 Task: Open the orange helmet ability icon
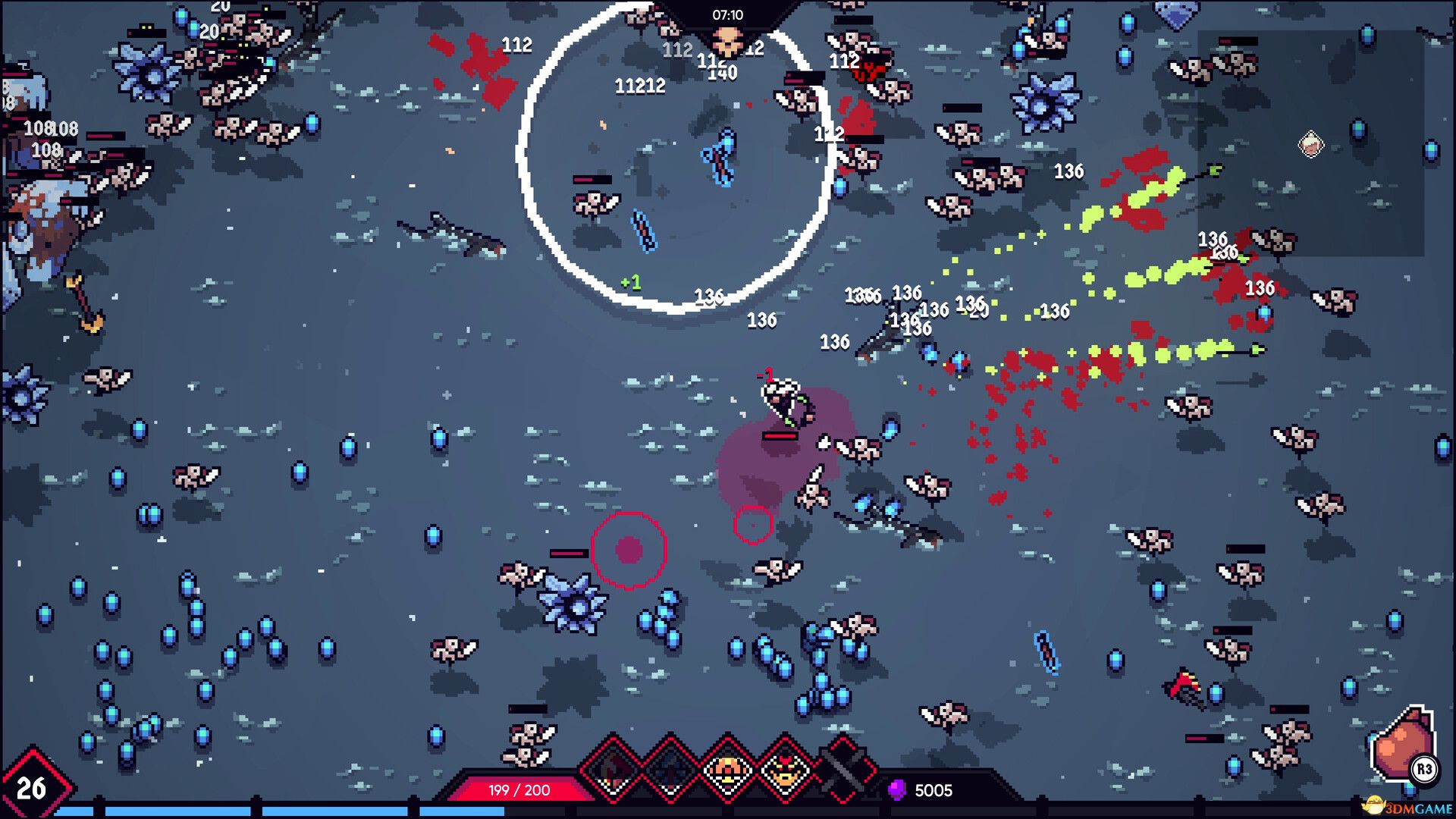pyautogui.click(x=726, y=767)
